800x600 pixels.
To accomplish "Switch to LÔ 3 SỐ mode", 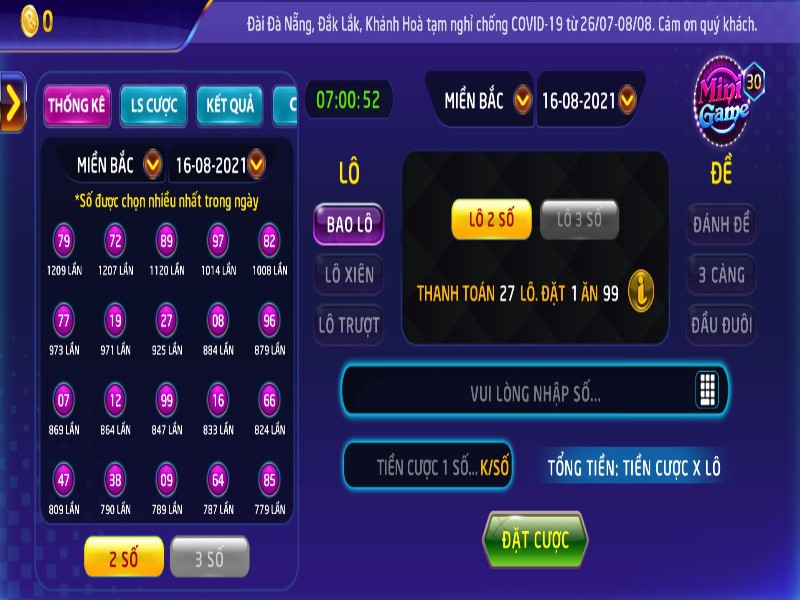I will click(580, 219).
